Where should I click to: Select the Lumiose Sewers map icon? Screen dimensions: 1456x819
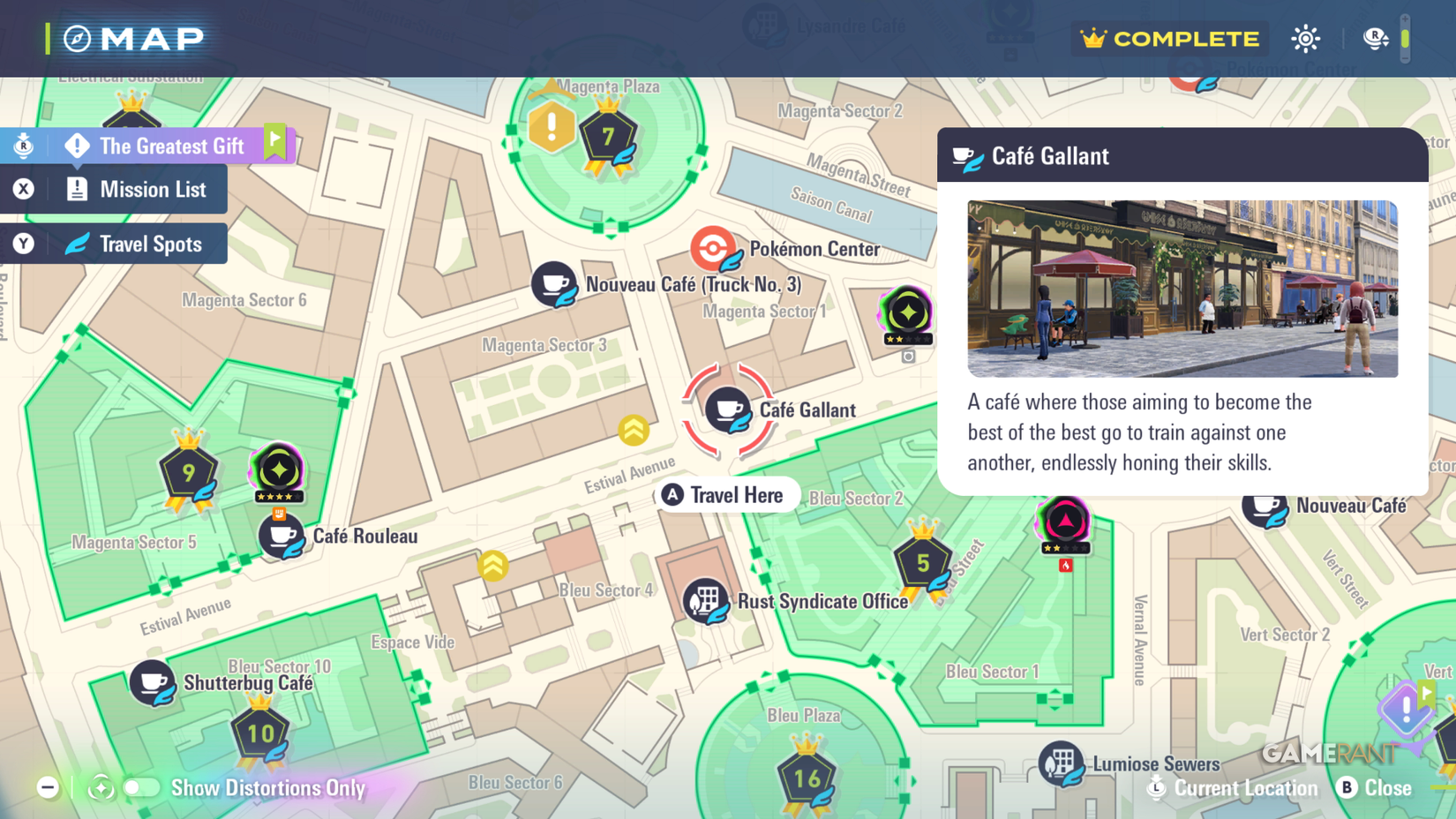1061,763
